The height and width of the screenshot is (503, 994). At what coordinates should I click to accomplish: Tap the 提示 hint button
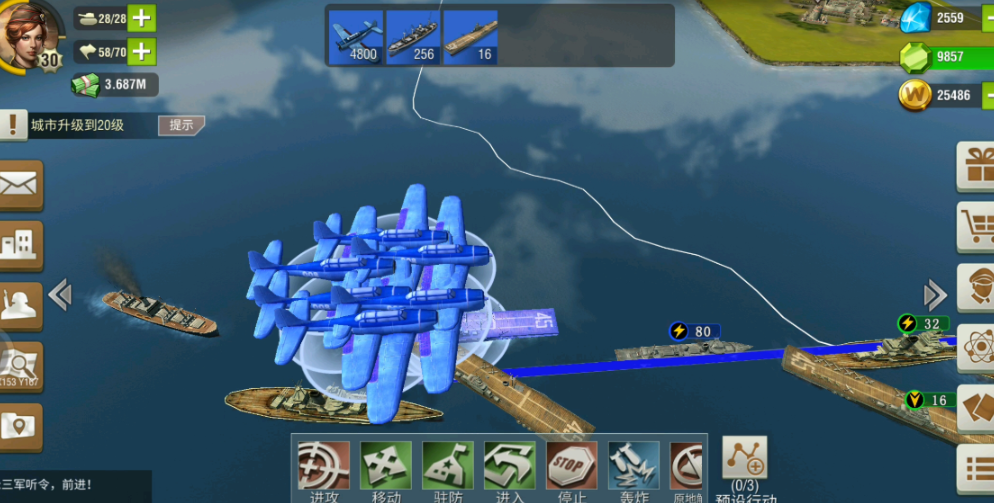pos(181,125)
